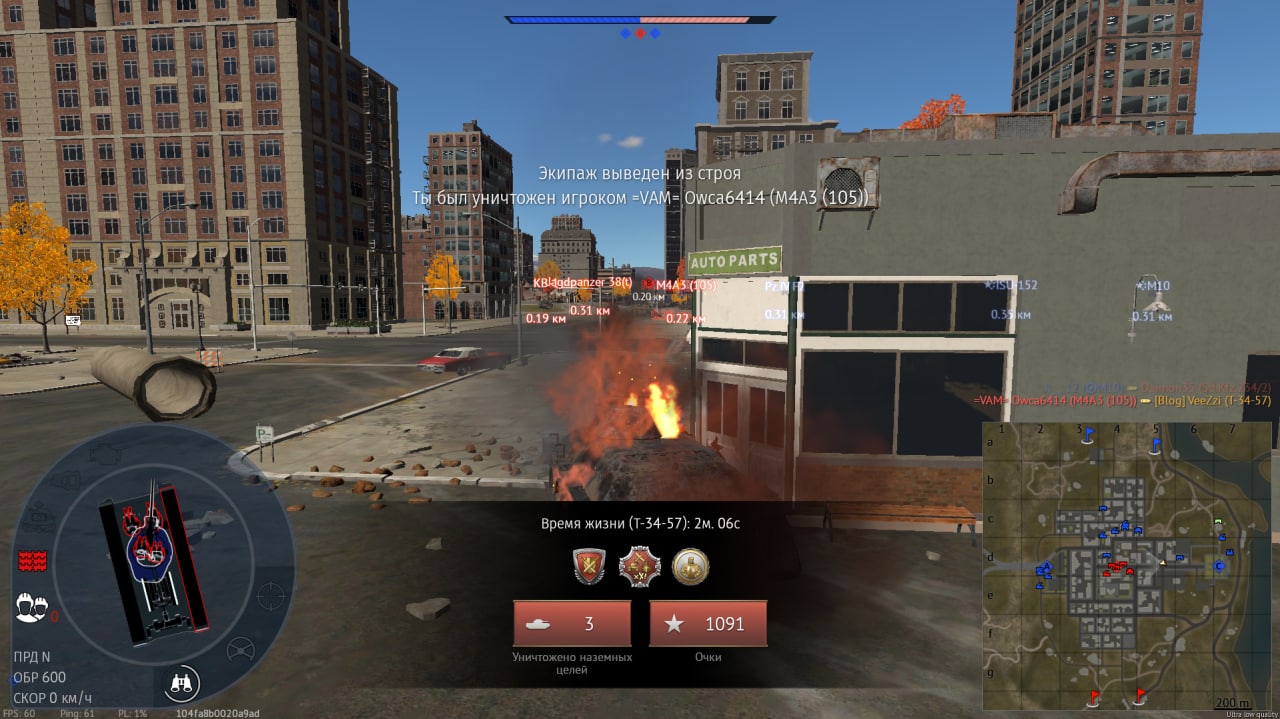Viewport: 1280px width, 719px height.
Task: Inspect the gold round medal award
Action: coord(690,567)
